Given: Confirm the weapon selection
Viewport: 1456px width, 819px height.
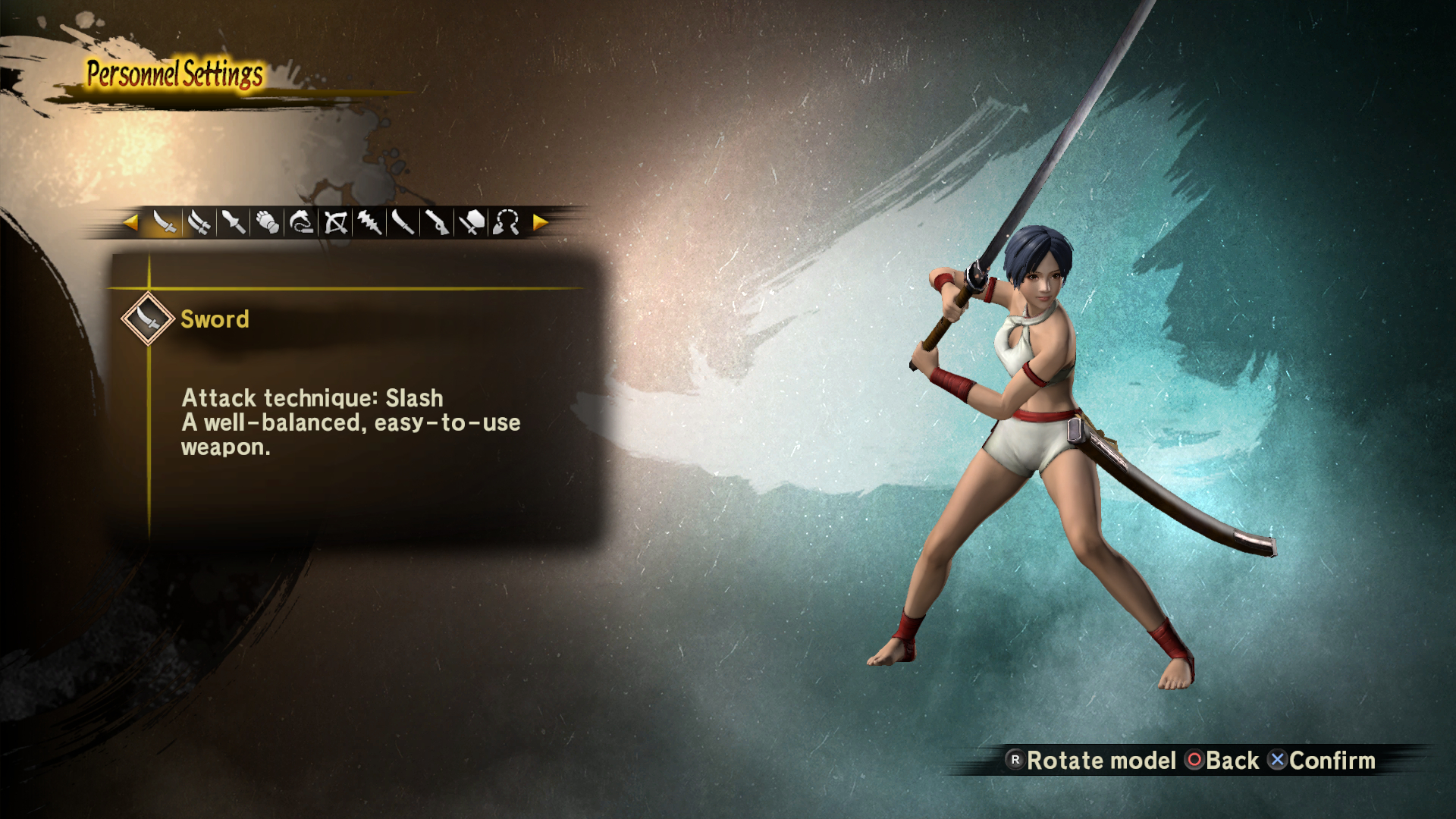Looking at the screenshot, I should pyautogui.click(x=1322, y=761).
